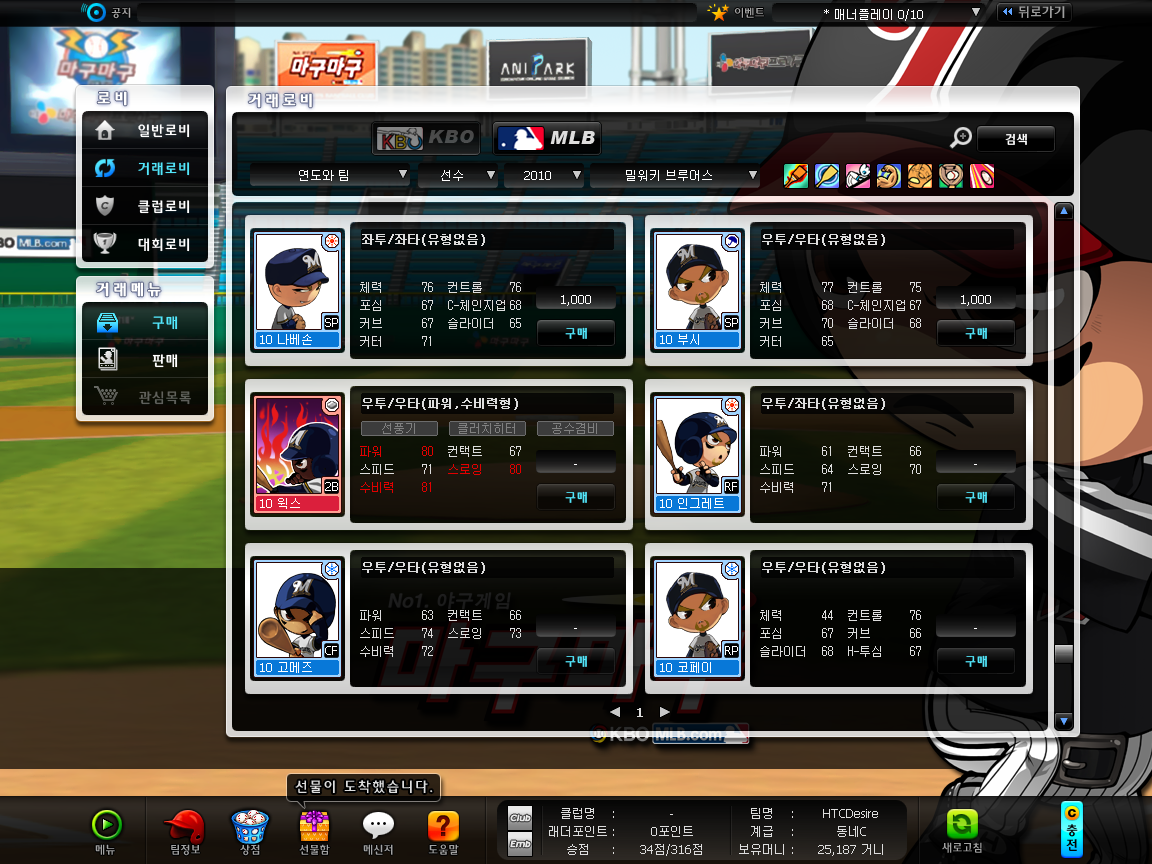
Task: Purchase the 코페이 RP card
Action: click(975, 661)
